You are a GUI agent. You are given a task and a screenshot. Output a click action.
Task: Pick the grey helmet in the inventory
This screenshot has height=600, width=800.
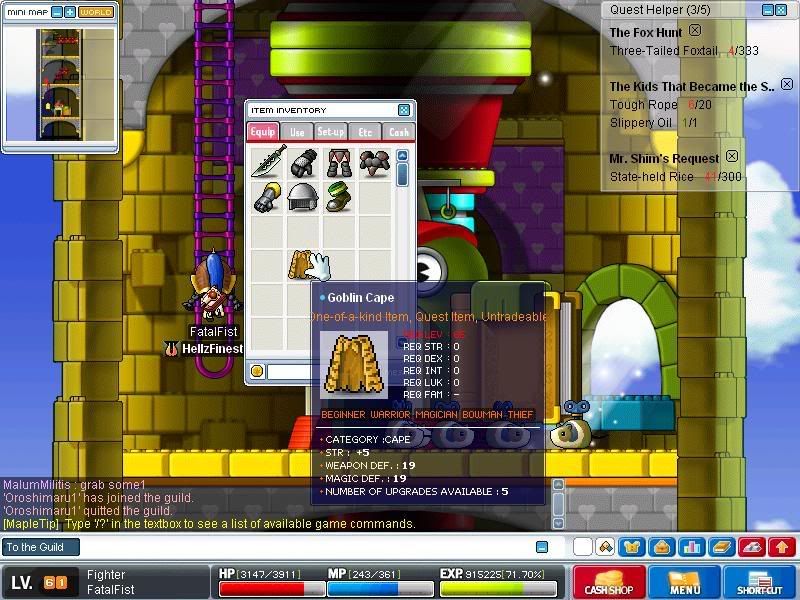click(302, 197)
